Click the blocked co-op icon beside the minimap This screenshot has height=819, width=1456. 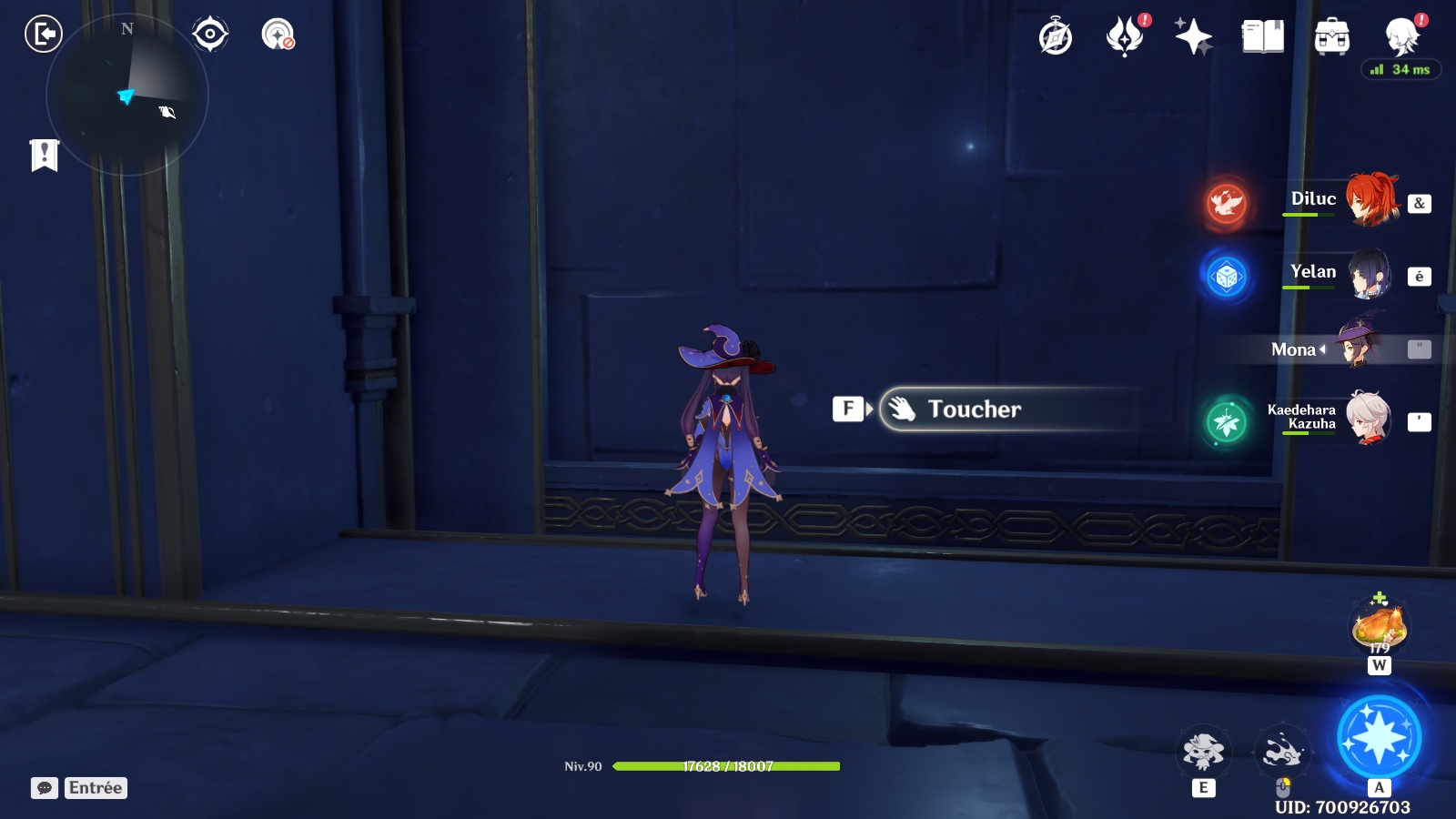278,35
